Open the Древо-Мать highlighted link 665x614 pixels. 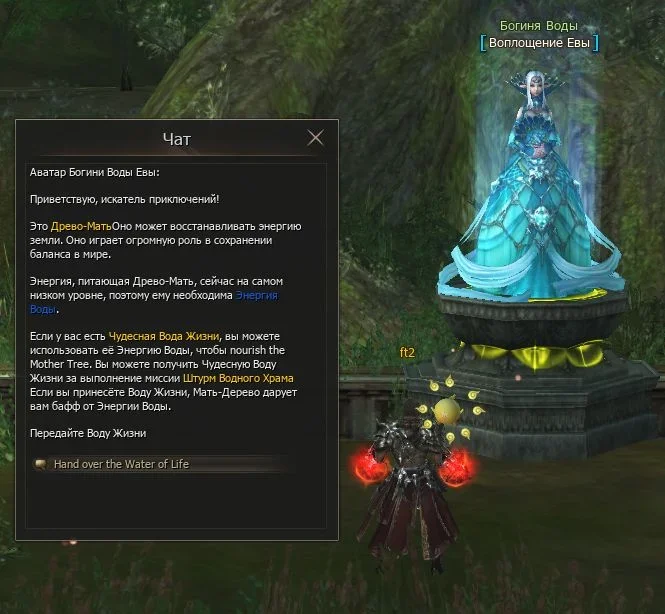[x=81, y=227]
